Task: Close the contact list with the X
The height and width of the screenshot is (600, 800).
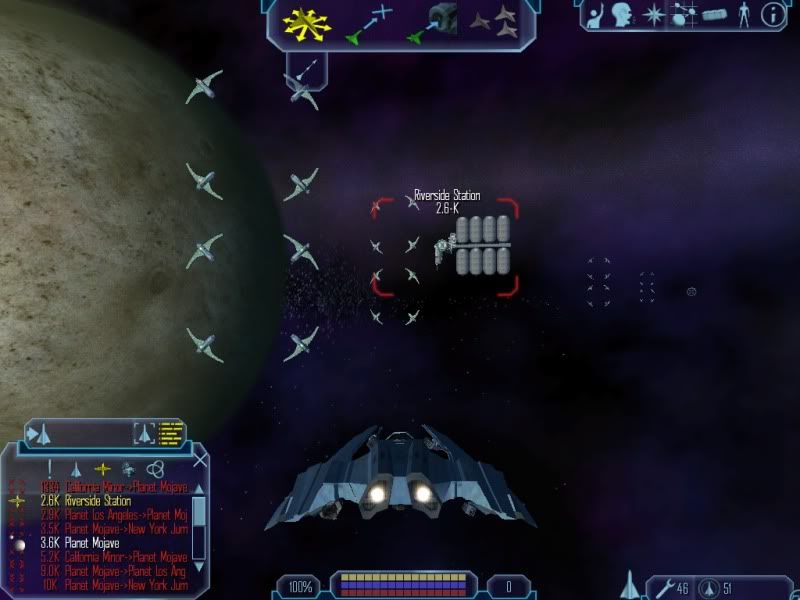Action: point(200,461)
